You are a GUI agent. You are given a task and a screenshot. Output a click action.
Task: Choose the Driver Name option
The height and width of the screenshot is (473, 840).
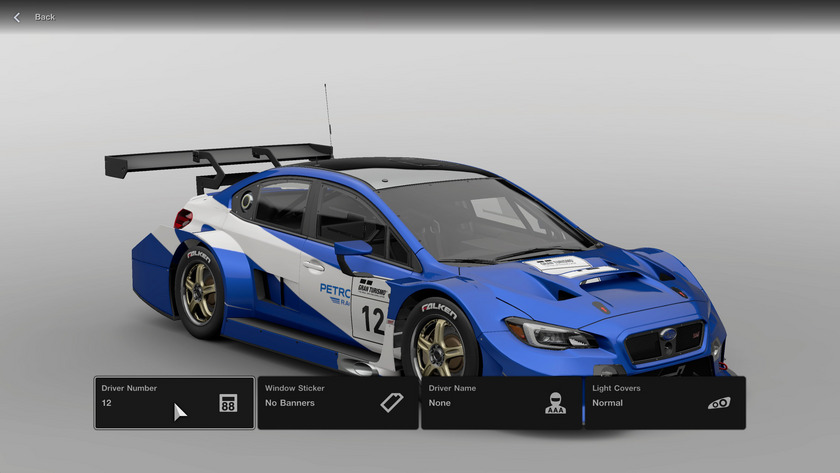501,403
